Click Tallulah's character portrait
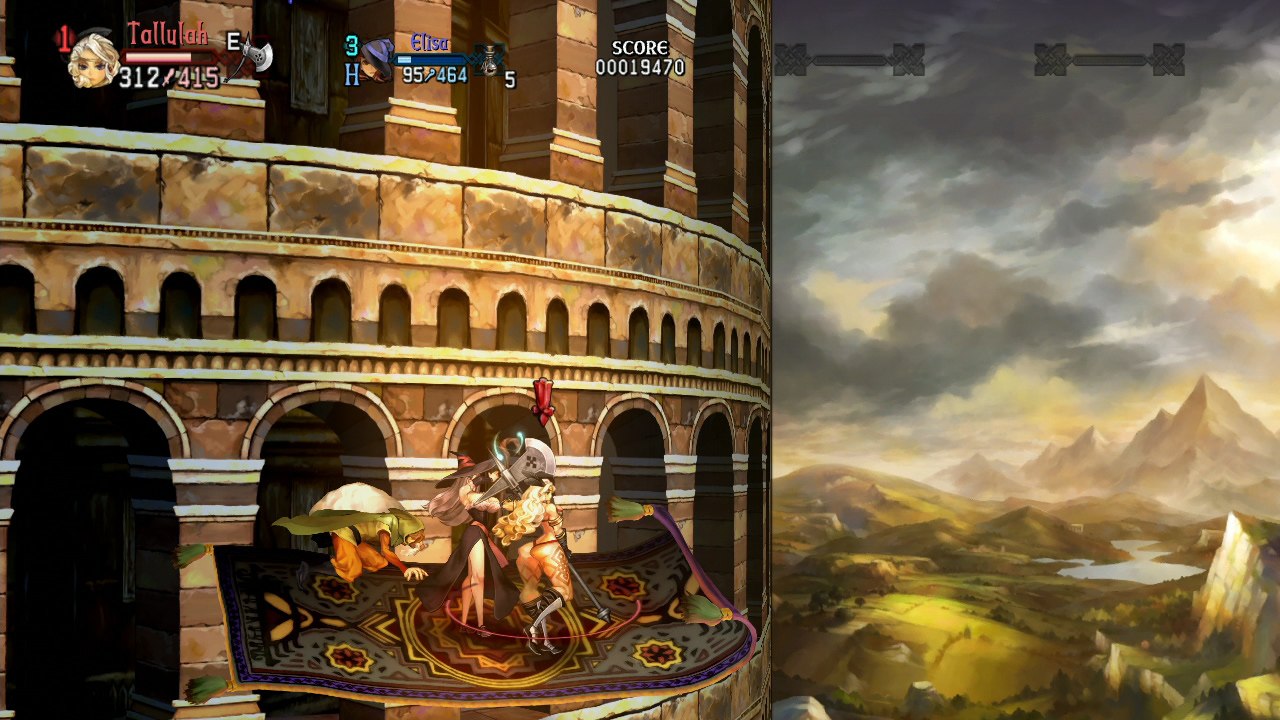Screen dimensions: 1280x720 click(92, 60)
